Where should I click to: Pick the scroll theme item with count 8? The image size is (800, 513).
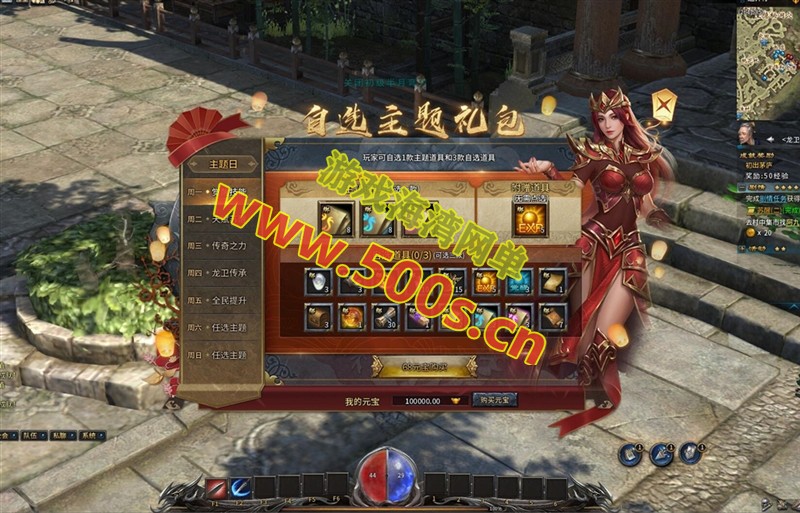[335, 218]
